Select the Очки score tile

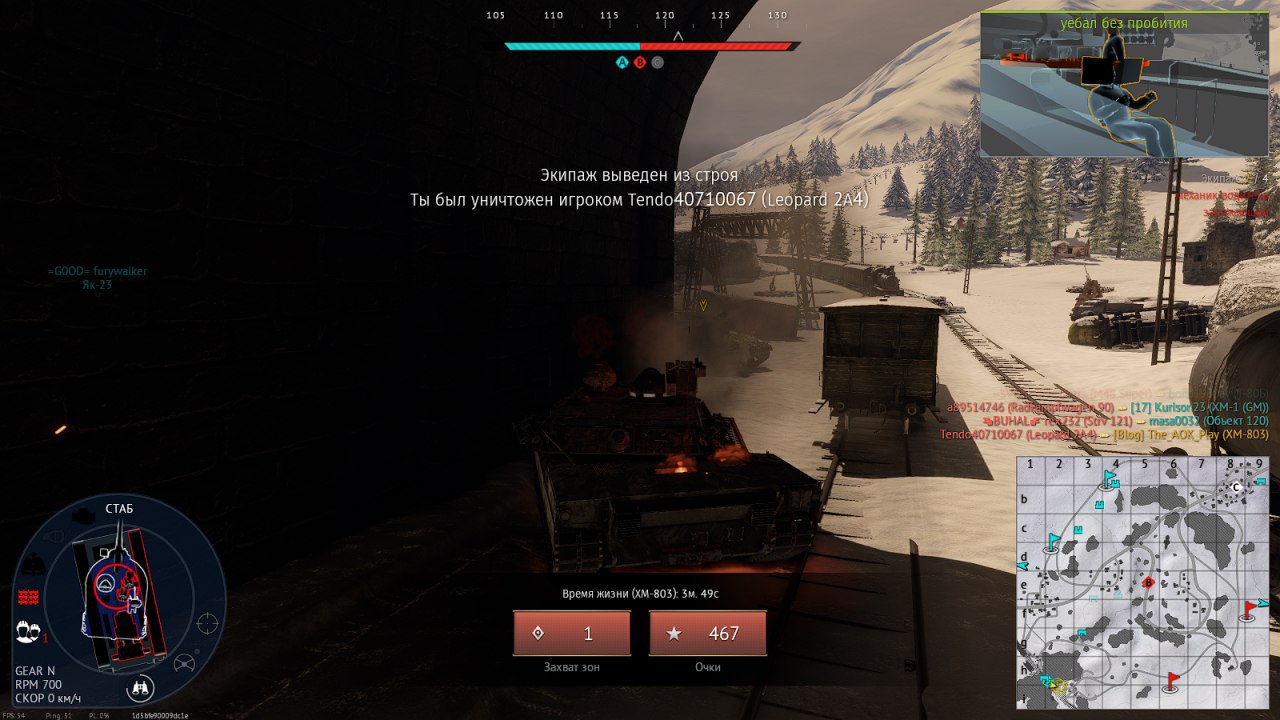708,633
